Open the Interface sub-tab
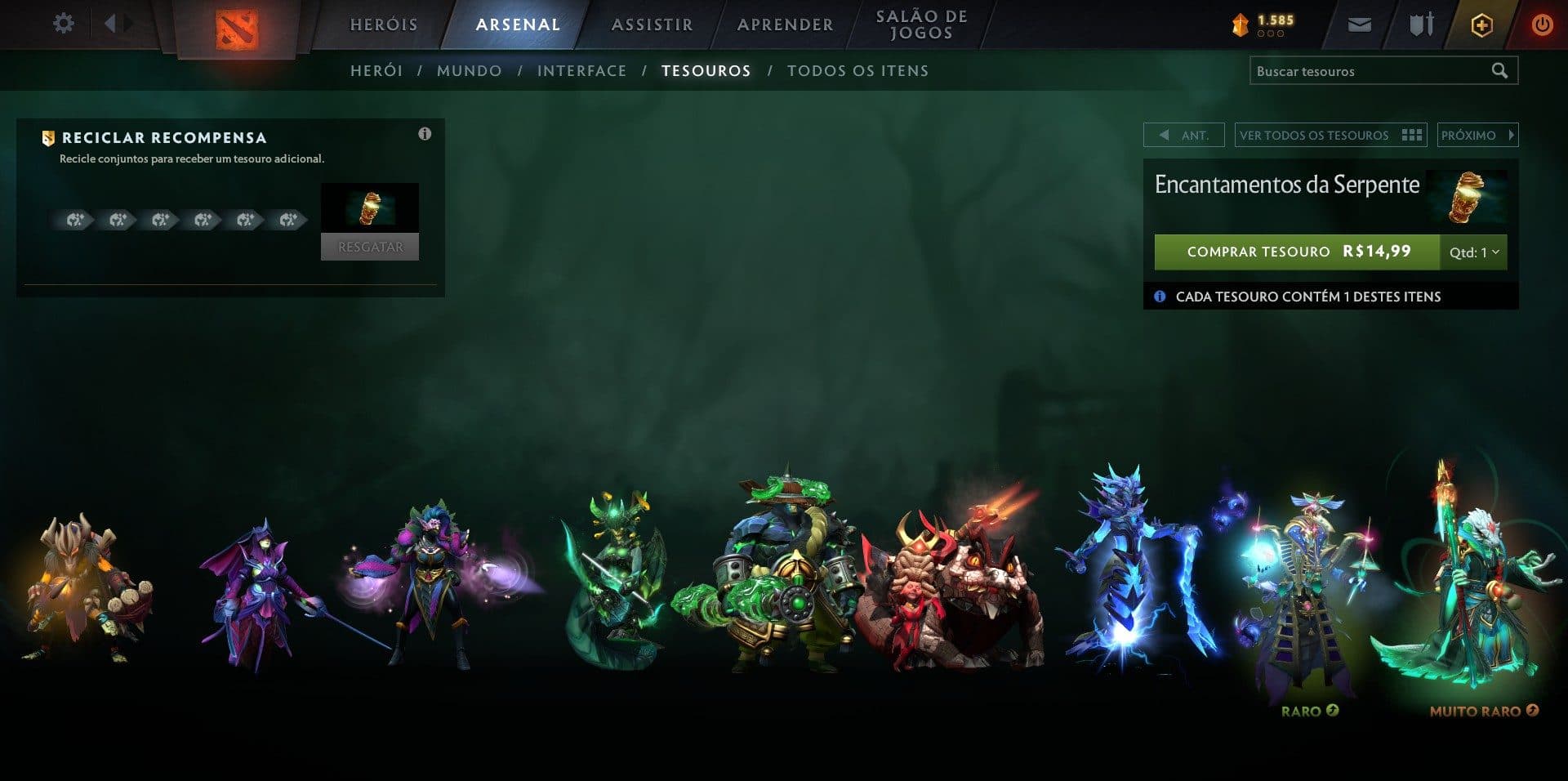The height and width of the screenshot is (781, 1568). click(x=581, y=71)
